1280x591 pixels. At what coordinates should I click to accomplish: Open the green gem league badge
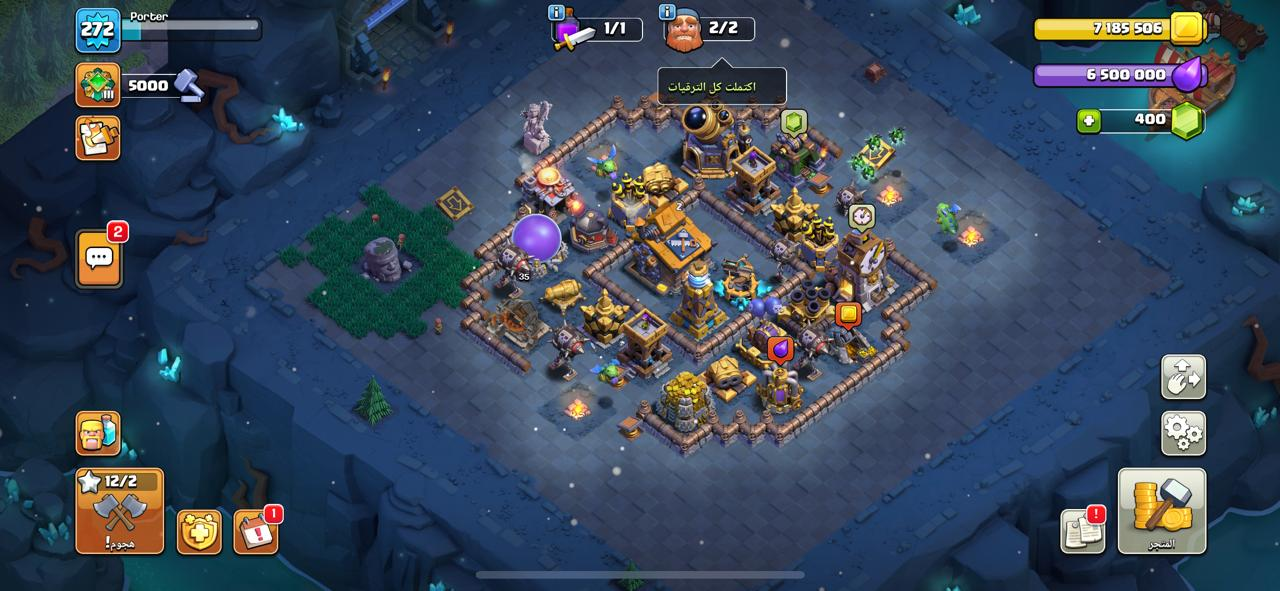tap(98, 85)
